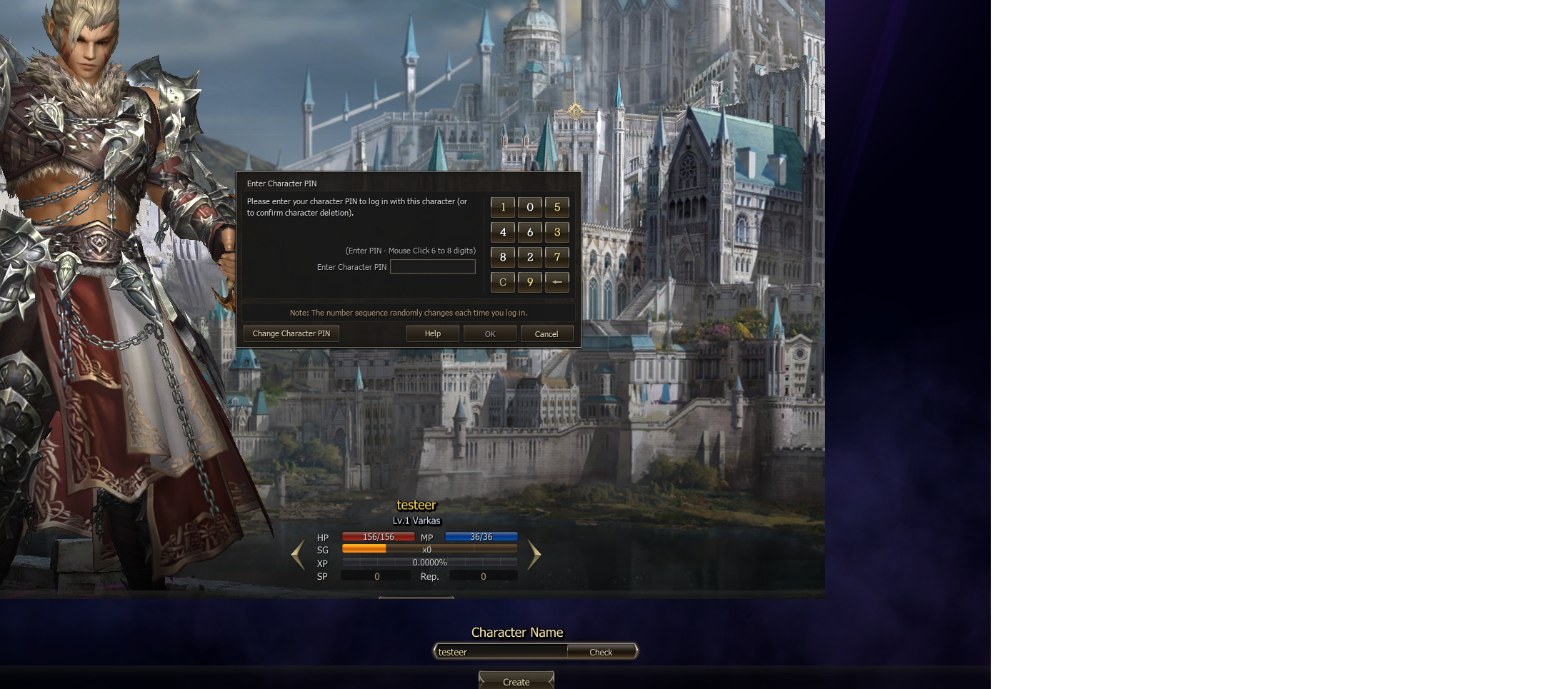The height and width of the screenshot is (689, 1568).
Task: Focus the Enter Character PIN field
Action: point(433,267)
